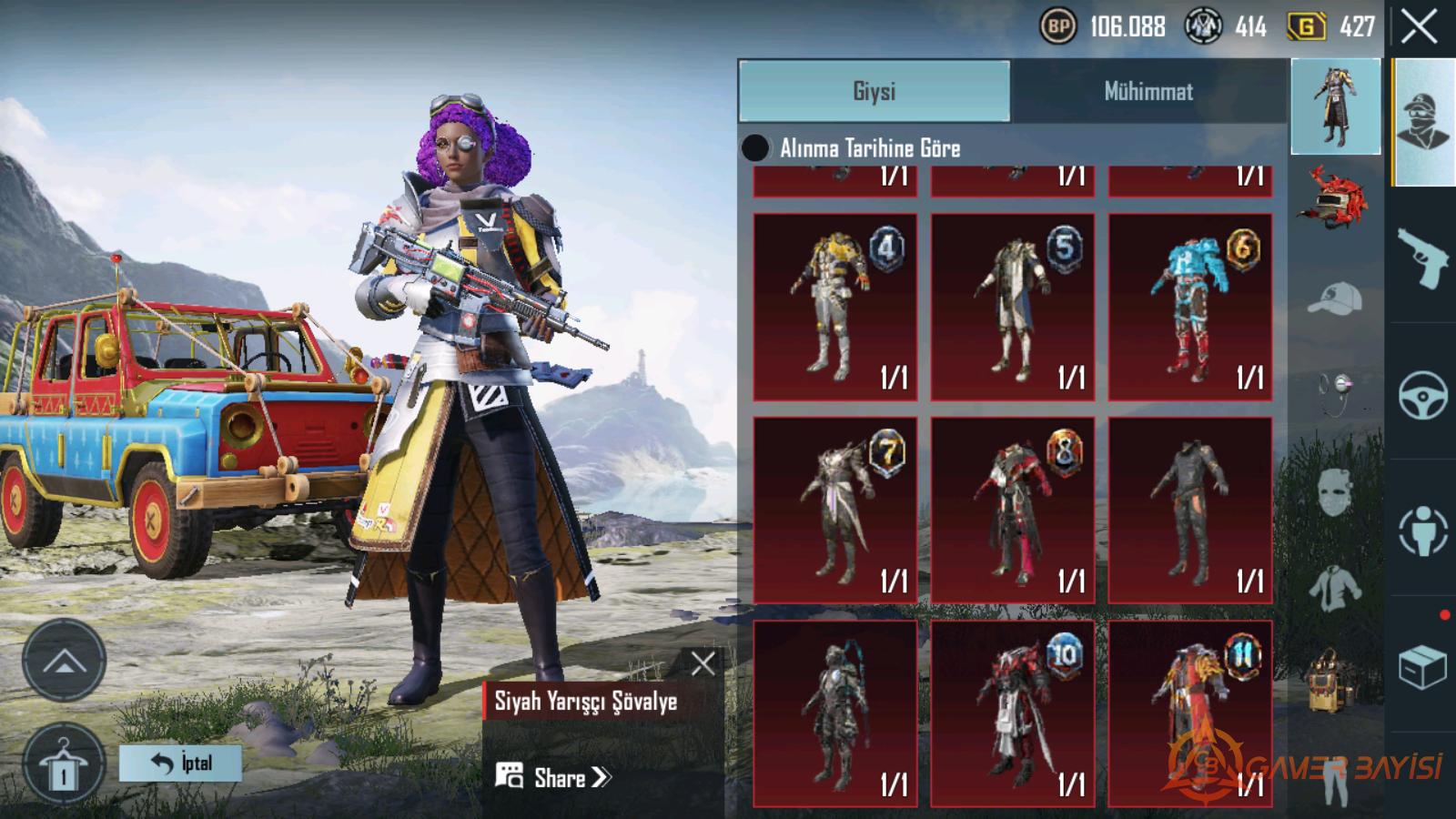Pick the blue outfit with badge 6
The image size is (1456, 819).
point(1189,308)
